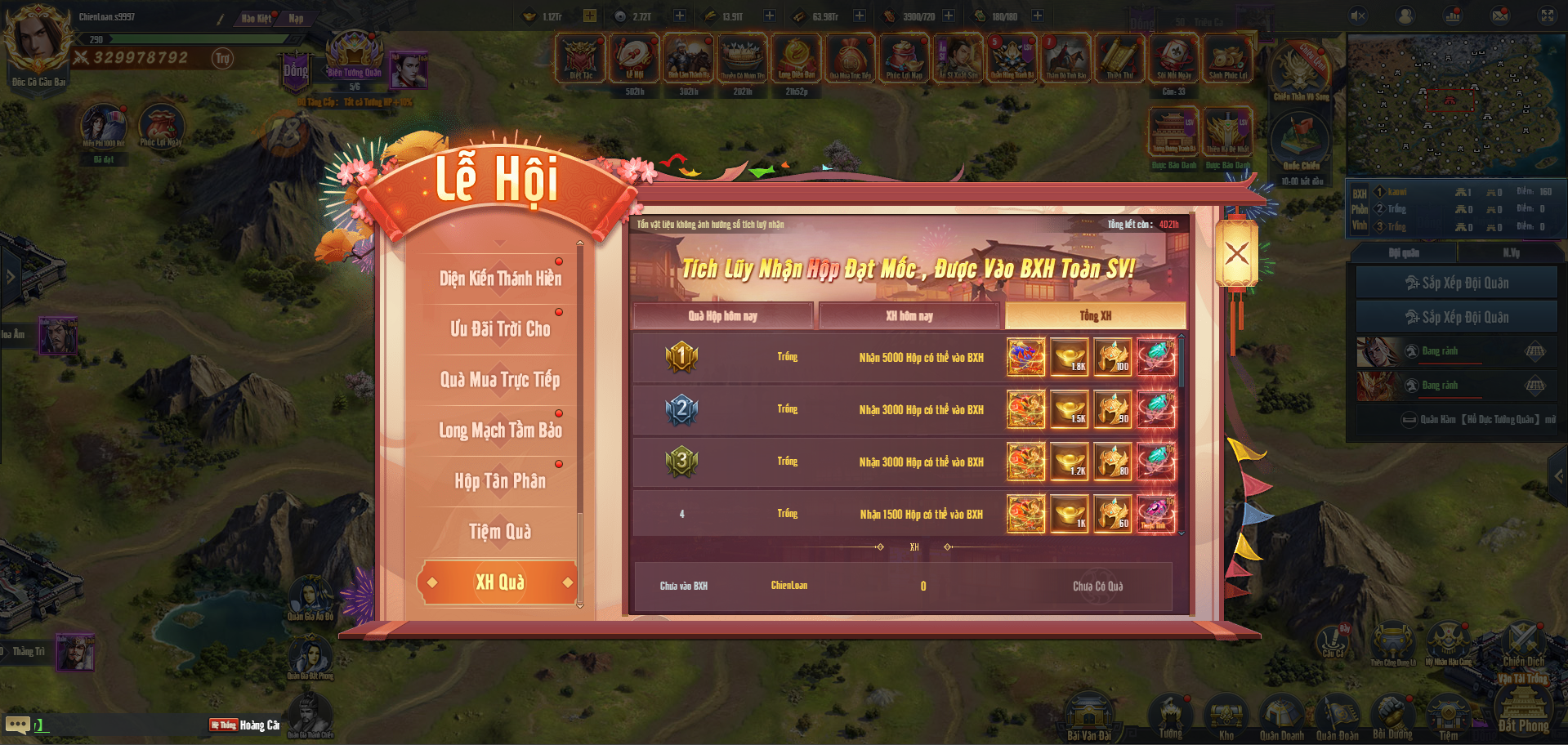Viewport: 1568px width, 745px height.
Task: Show the XH hôm nay ranking tab
Action: (x=909, y=316)
